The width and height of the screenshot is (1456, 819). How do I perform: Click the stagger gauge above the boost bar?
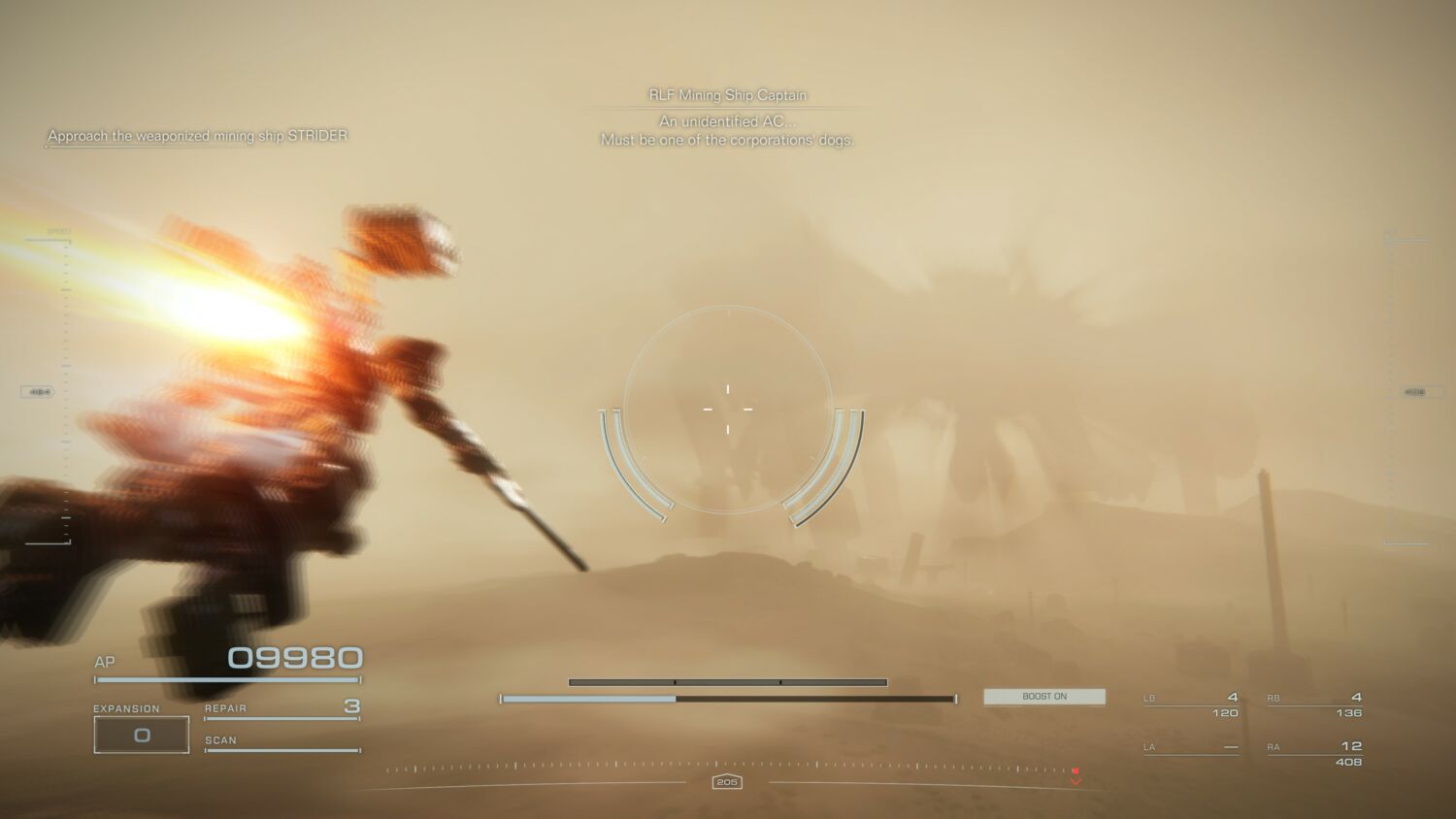(x=726, y=682)
